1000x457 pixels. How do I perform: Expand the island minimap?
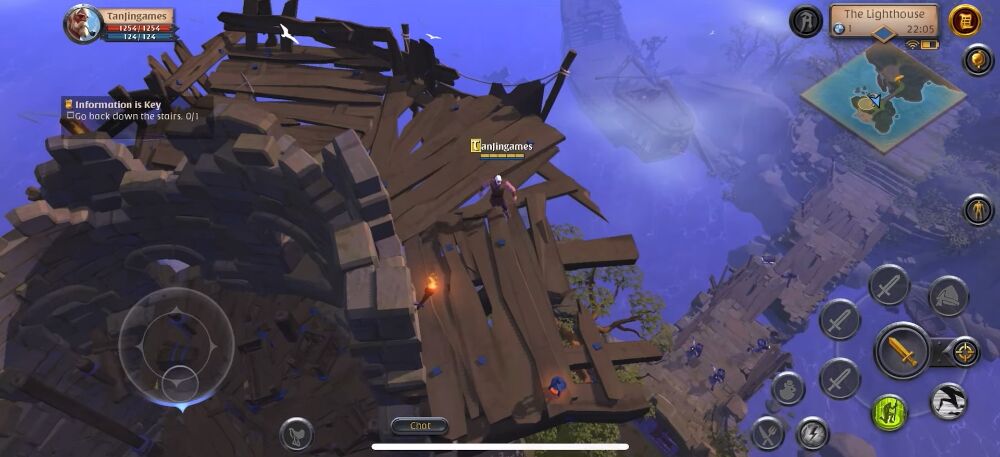(x=881, y=96)
